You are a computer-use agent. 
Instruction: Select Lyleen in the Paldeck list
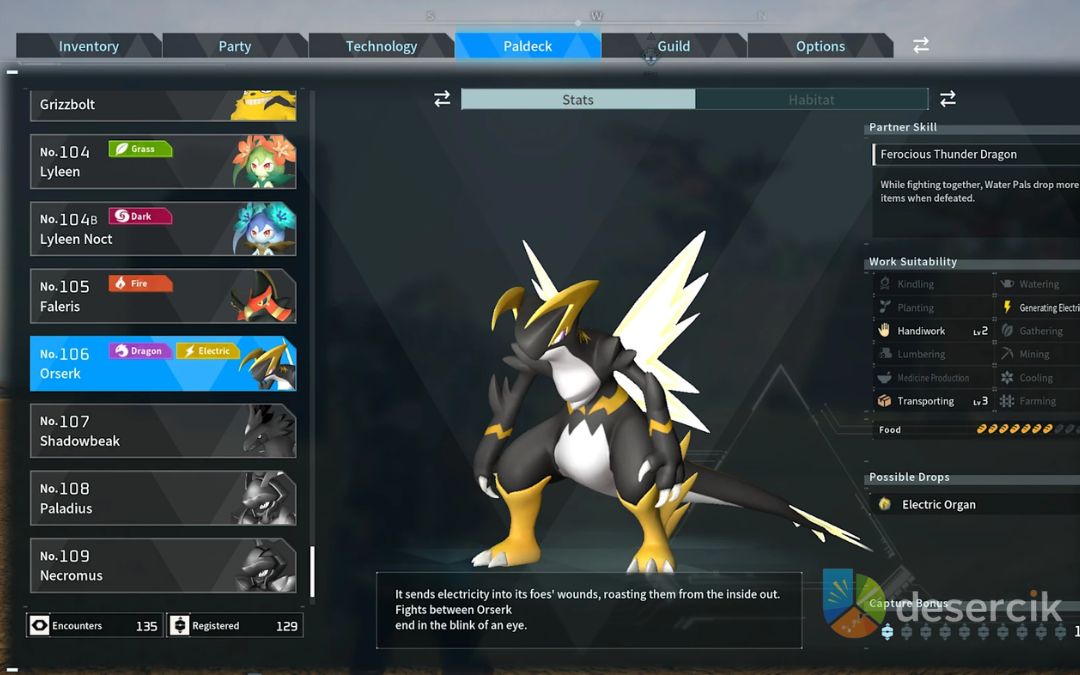click(163, 162)
